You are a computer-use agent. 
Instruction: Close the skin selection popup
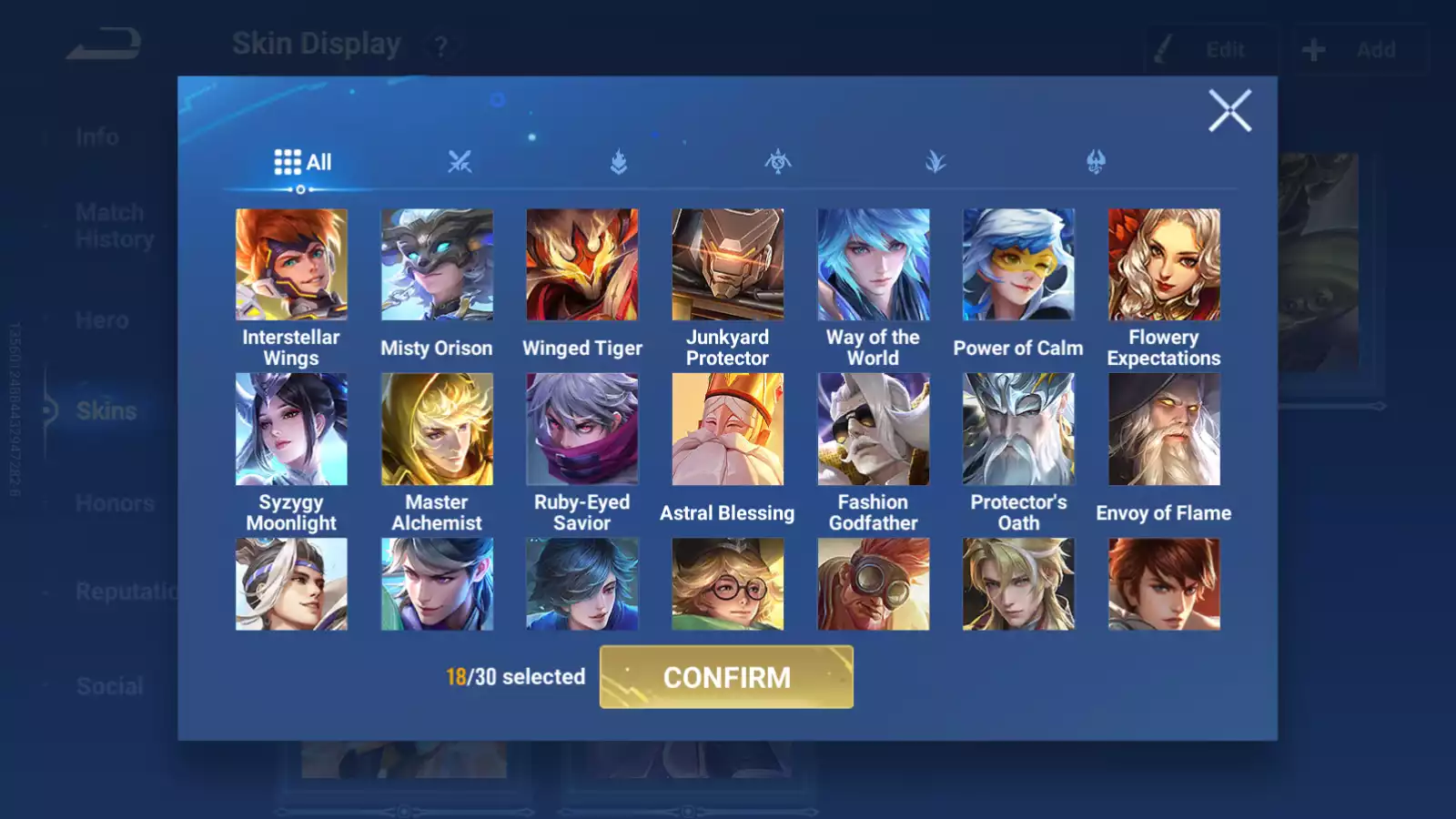pyautogui.click(x=1229, y=111)
